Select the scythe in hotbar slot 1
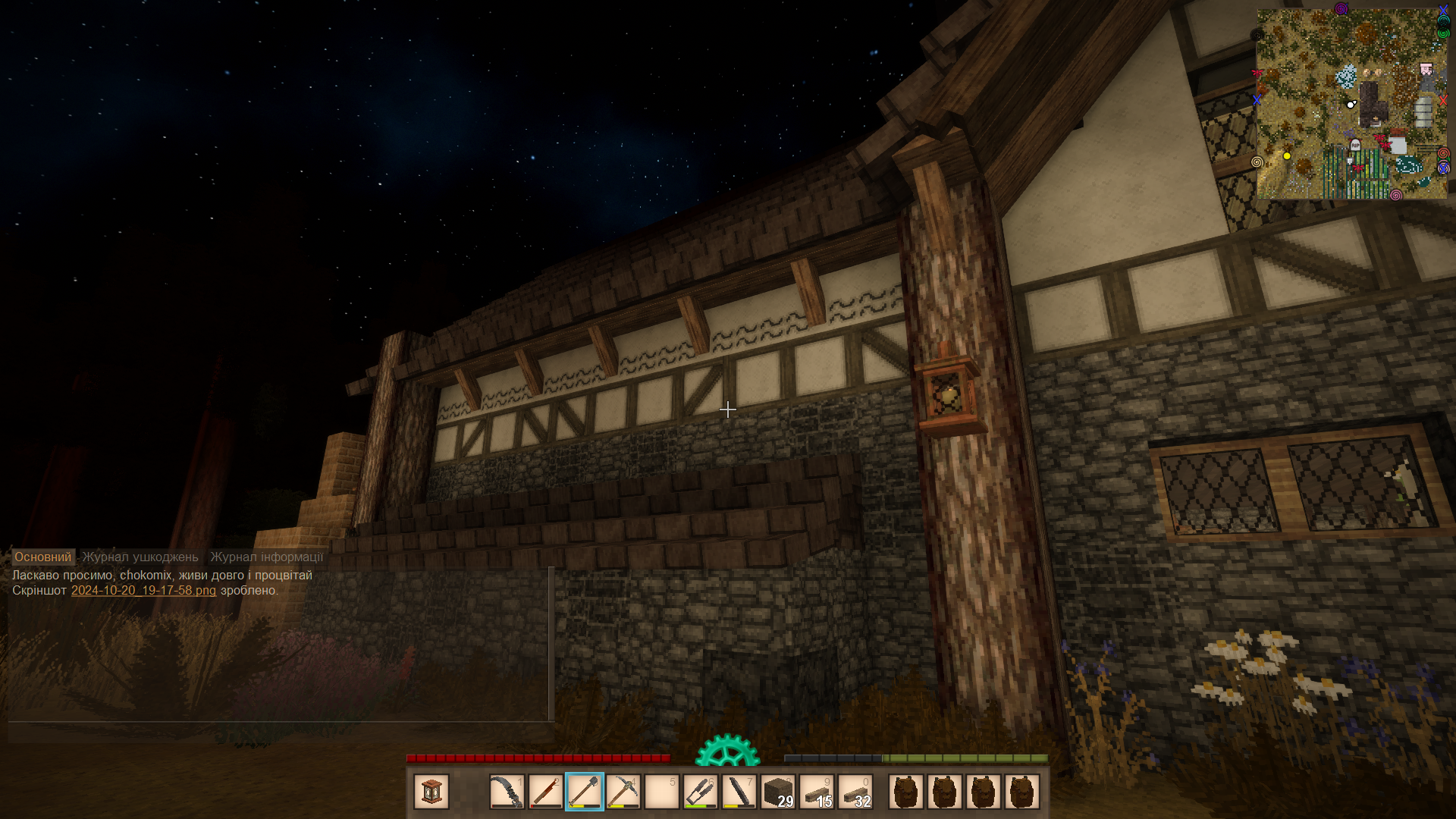The image size is (1456, 819). pyautogui.click(x=507, y=792)
